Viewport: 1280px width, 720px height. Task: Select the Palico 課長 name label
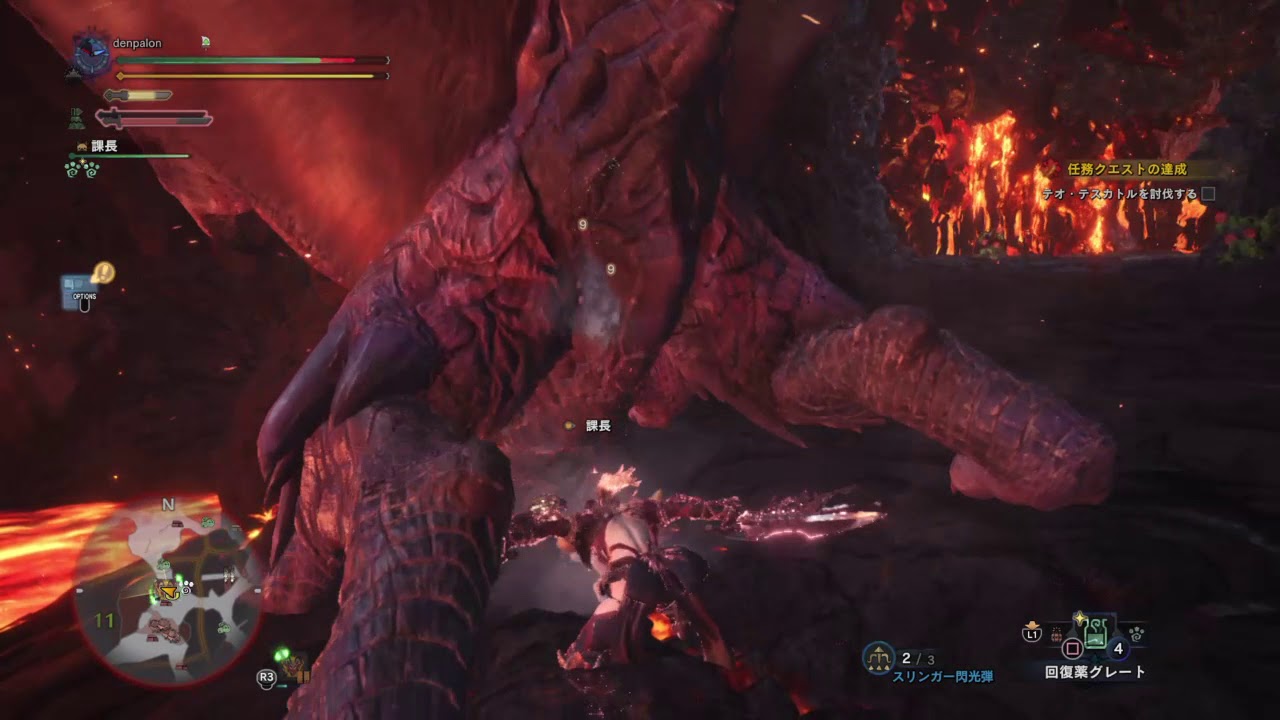pyautogui.click(x=104, y=146)
